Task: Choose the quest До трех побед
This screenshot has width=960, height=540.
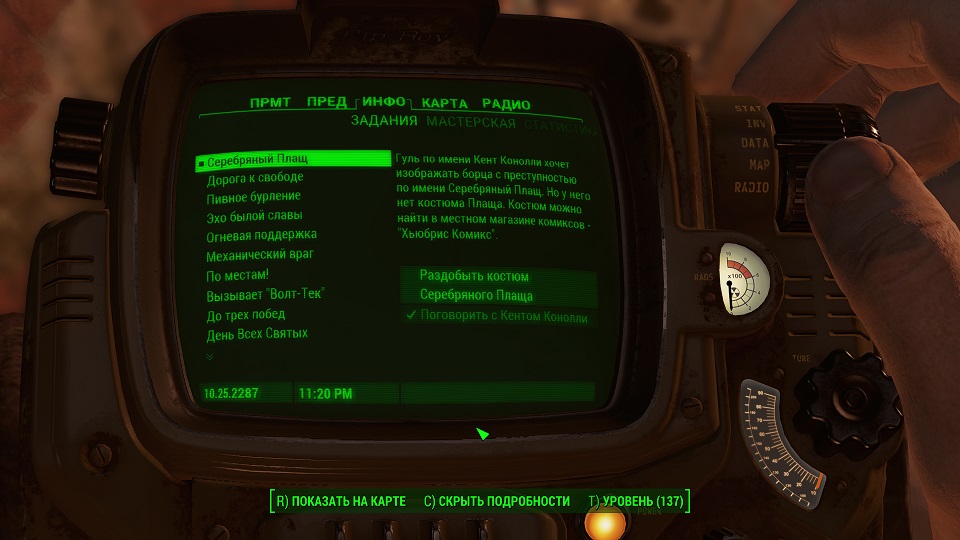Action: (246, 314)
